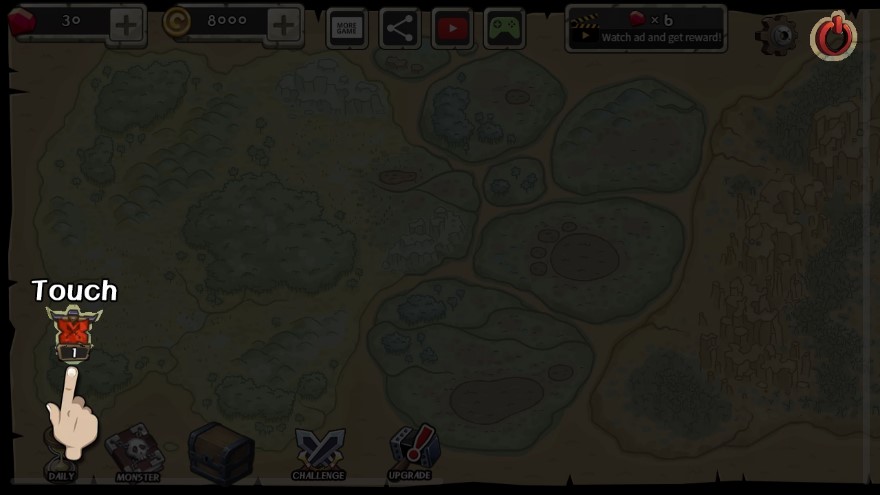880x495 pixels.
Task: Open the gear settings
Action: coord(777,36)
